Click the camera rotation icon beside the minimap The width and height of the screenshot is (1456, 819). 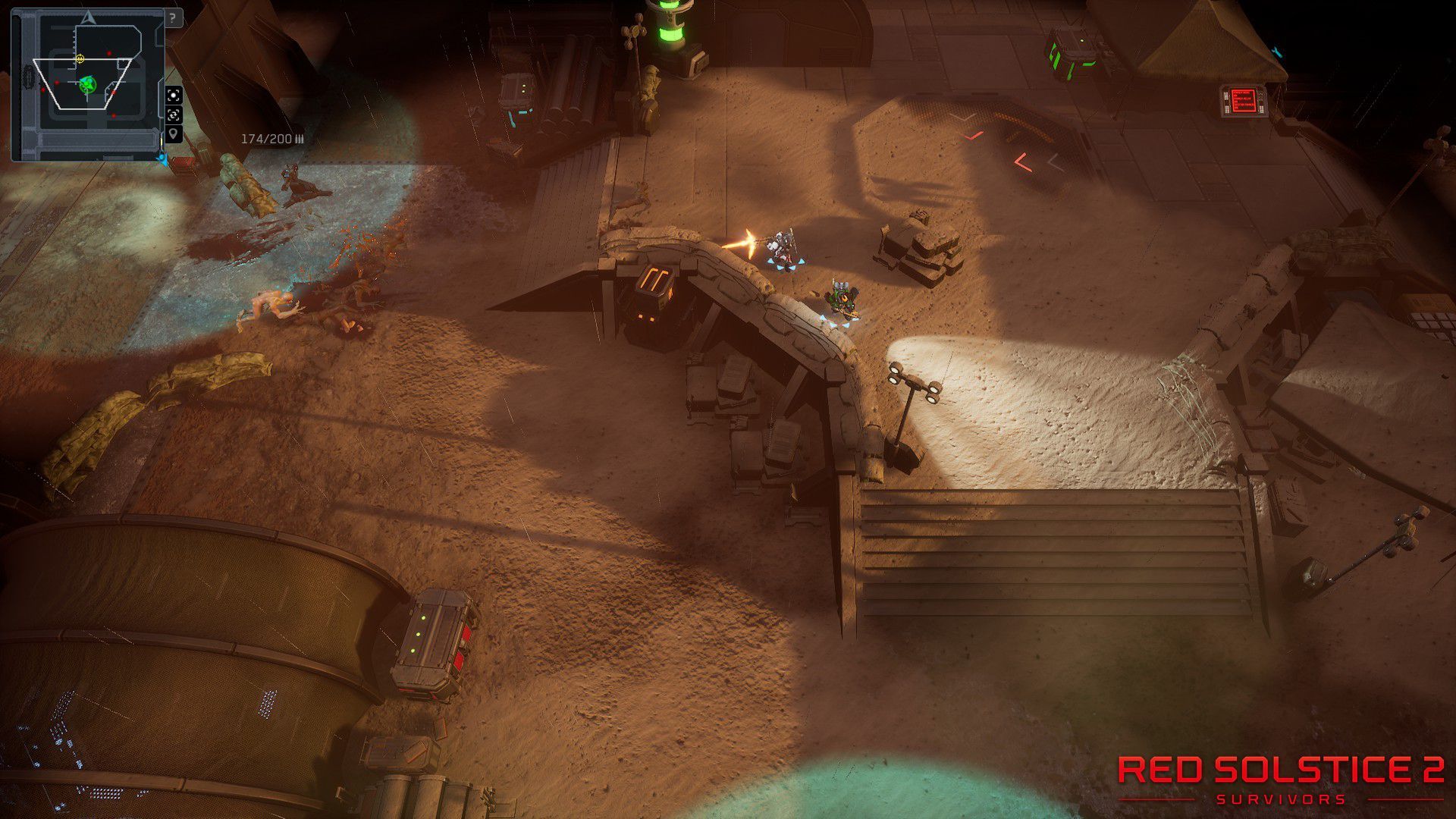click(x=174, y=116)
